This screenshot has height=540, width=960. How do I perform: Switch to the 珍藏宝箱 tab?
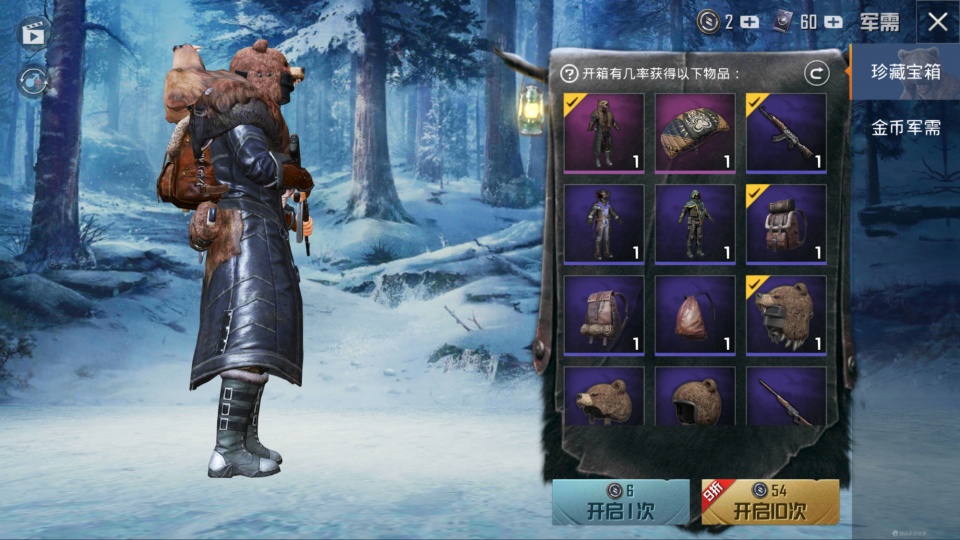(904, 72)
